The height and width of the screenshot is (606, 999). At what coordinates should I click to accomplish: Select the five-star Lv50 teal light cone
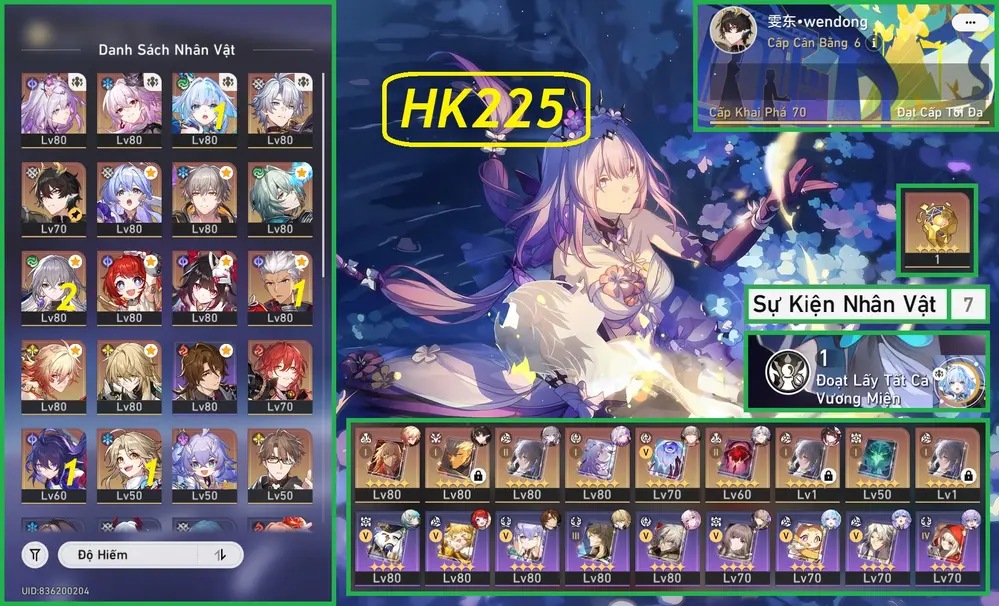[x=876, y=465]
